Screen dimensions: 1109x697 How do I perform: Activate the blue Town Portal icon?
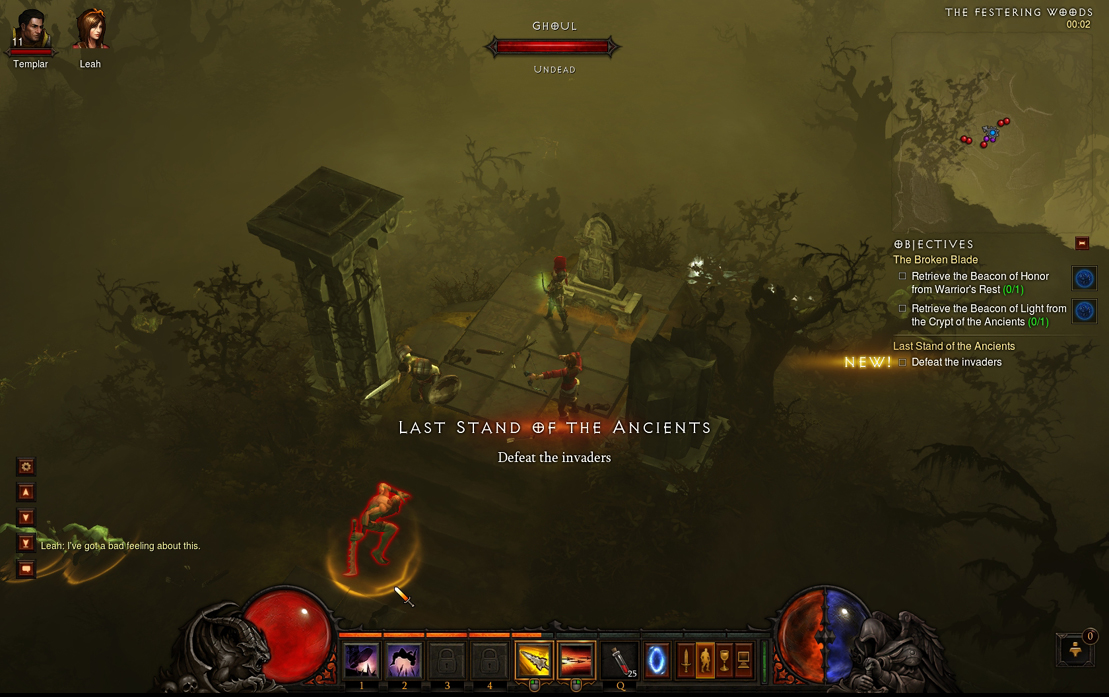pyautogui.click(x=657, y=661)
